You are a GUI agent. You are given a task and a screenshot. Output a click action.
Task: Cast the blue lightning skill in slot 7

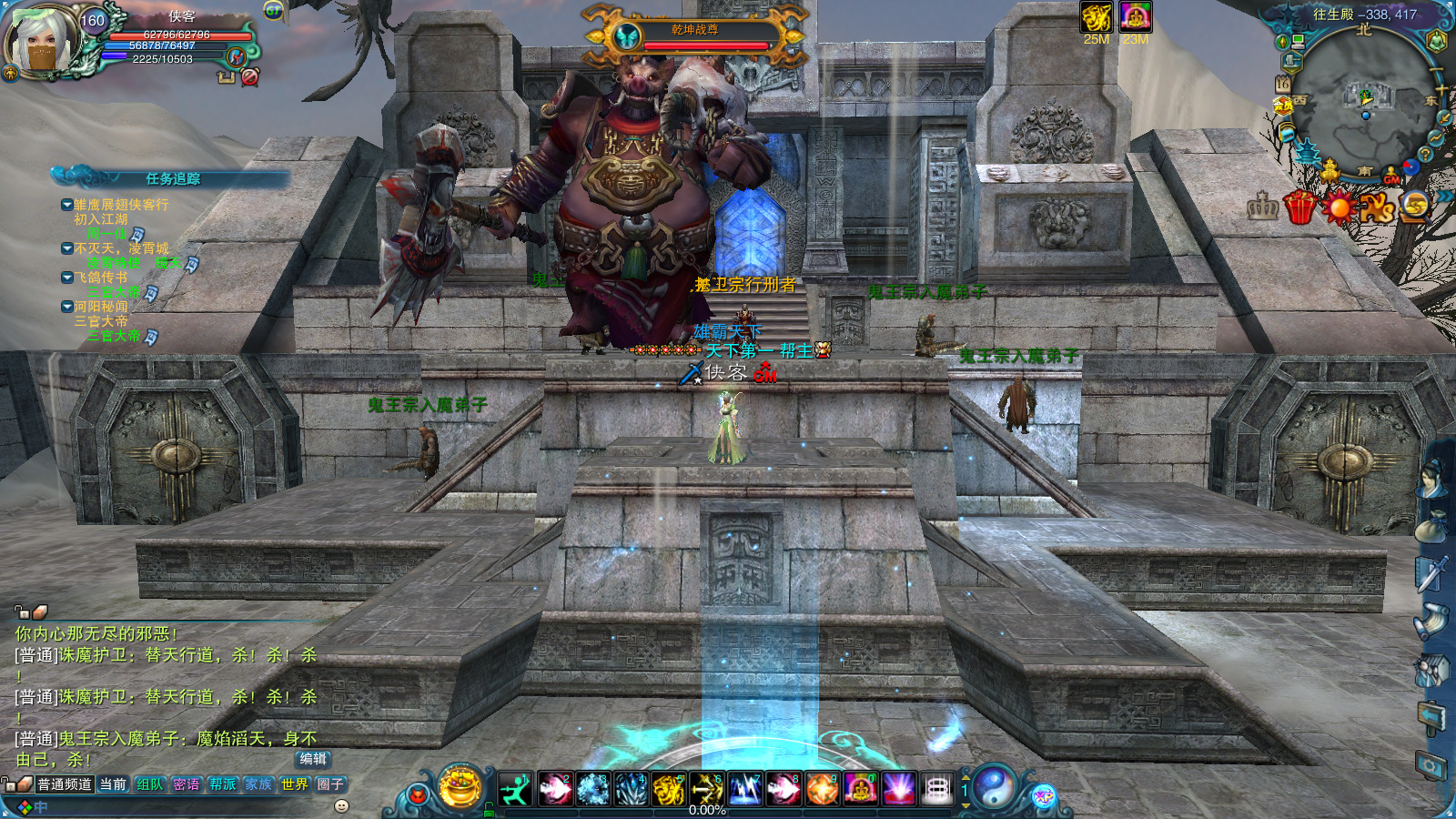point(745,789)
